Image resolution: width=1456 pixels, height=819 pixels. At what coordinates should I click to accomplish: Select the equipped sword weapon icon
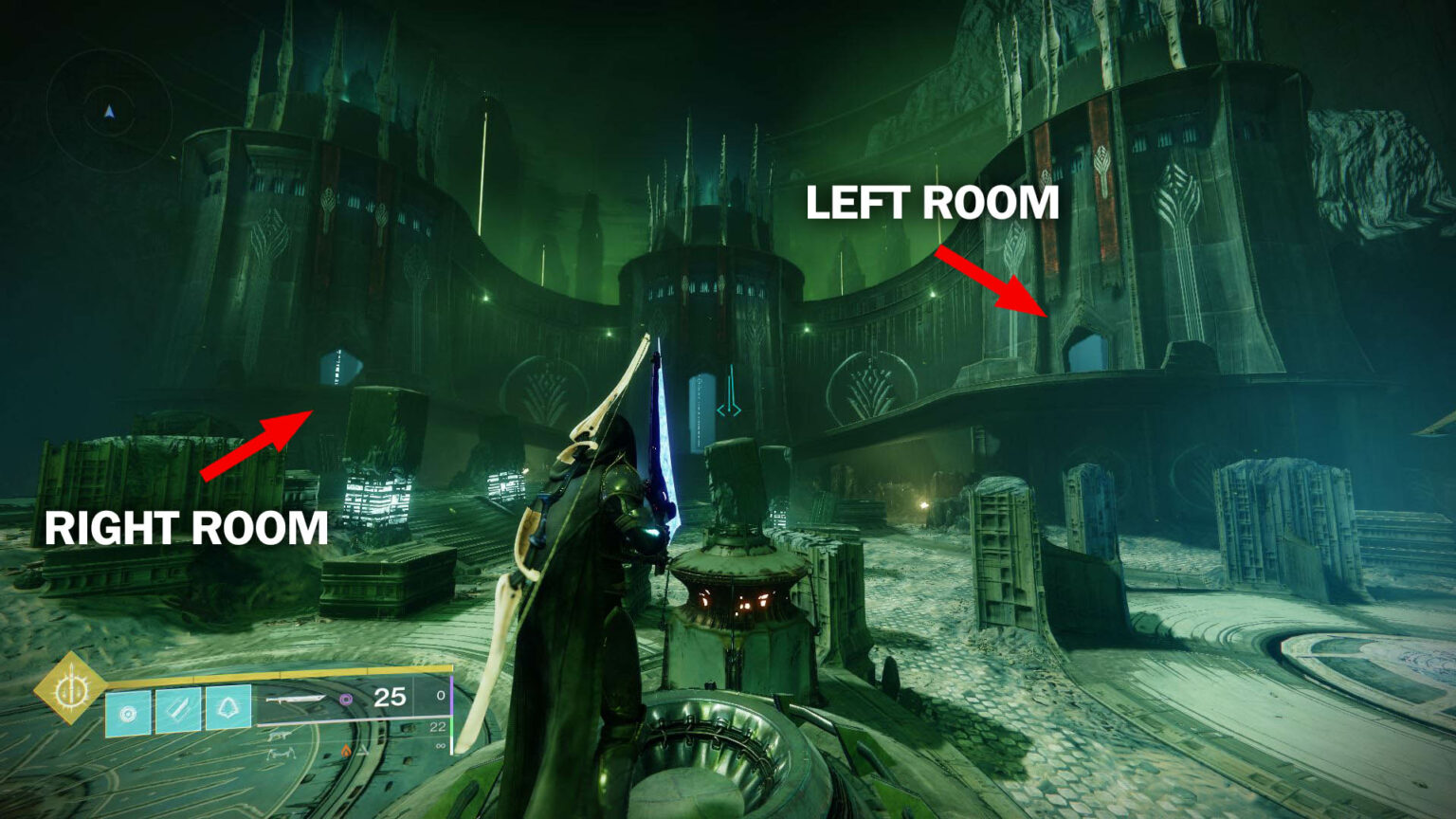click(296, 700)
